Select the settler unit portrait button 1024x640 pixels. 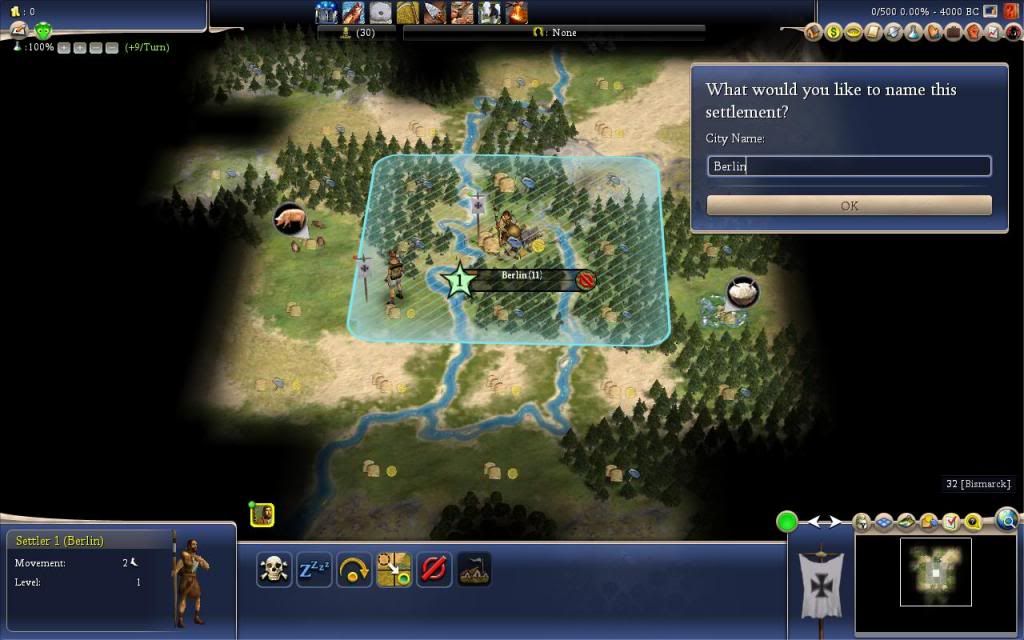click(262, 514)
